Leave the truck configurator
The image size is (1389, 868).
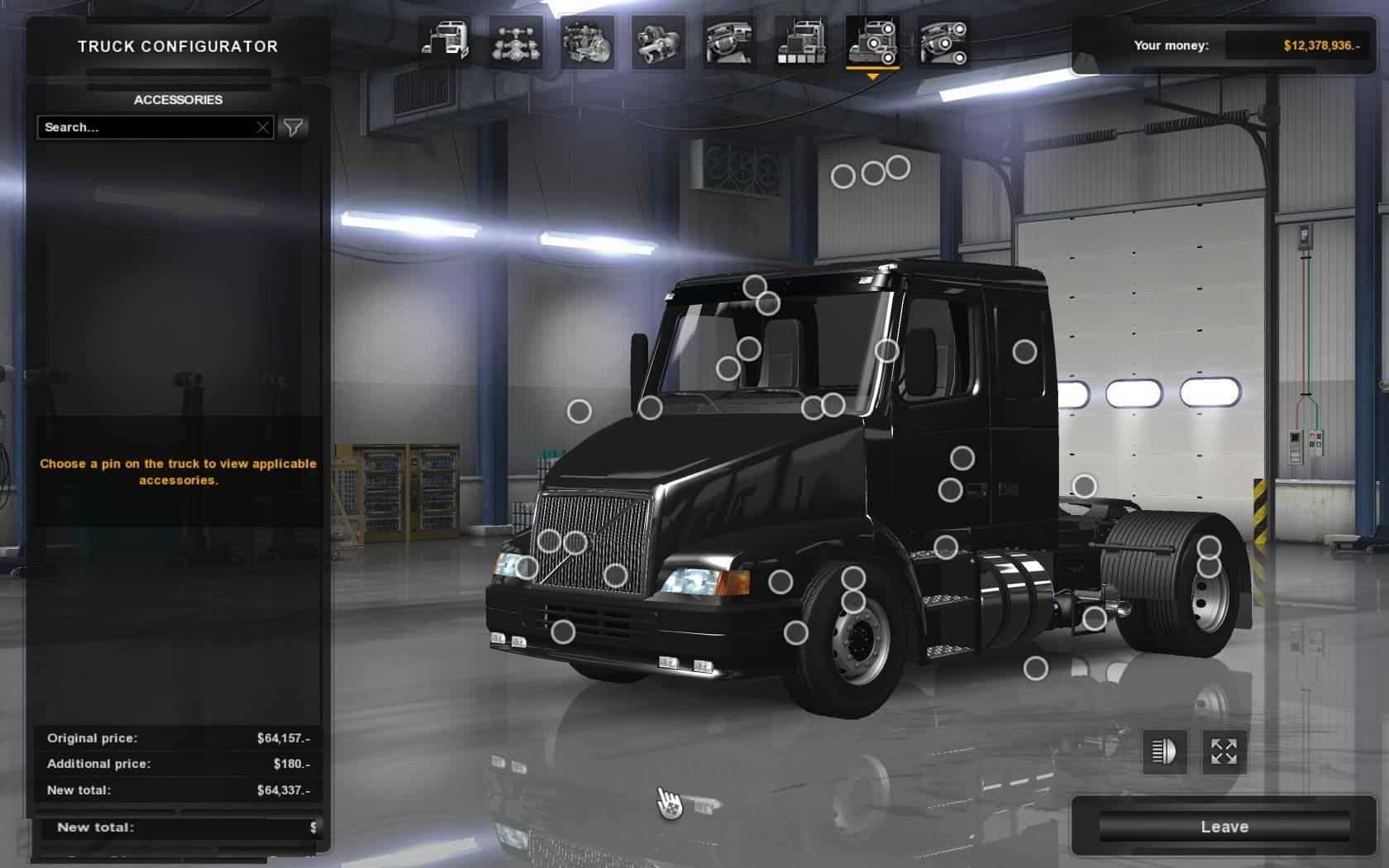pyautogui.click(x=1224, y=827)
